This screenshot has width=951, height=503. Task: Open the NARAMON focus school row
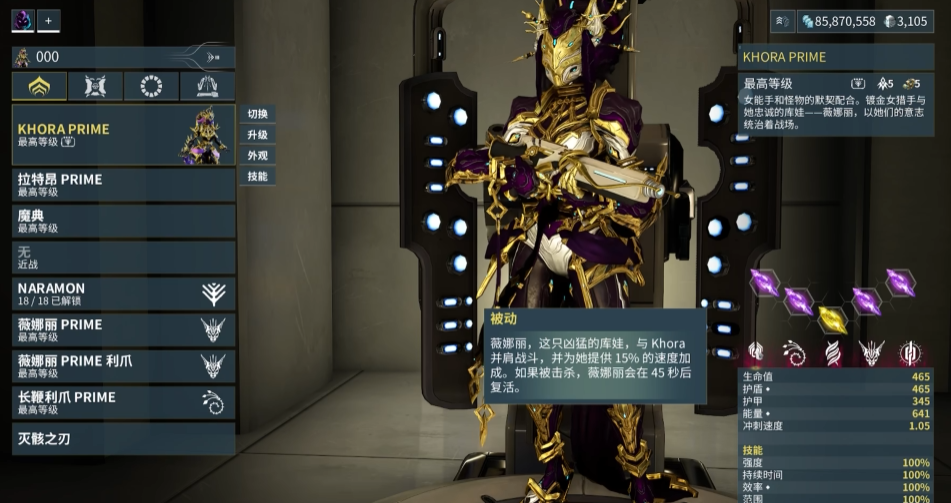(123, 293)
